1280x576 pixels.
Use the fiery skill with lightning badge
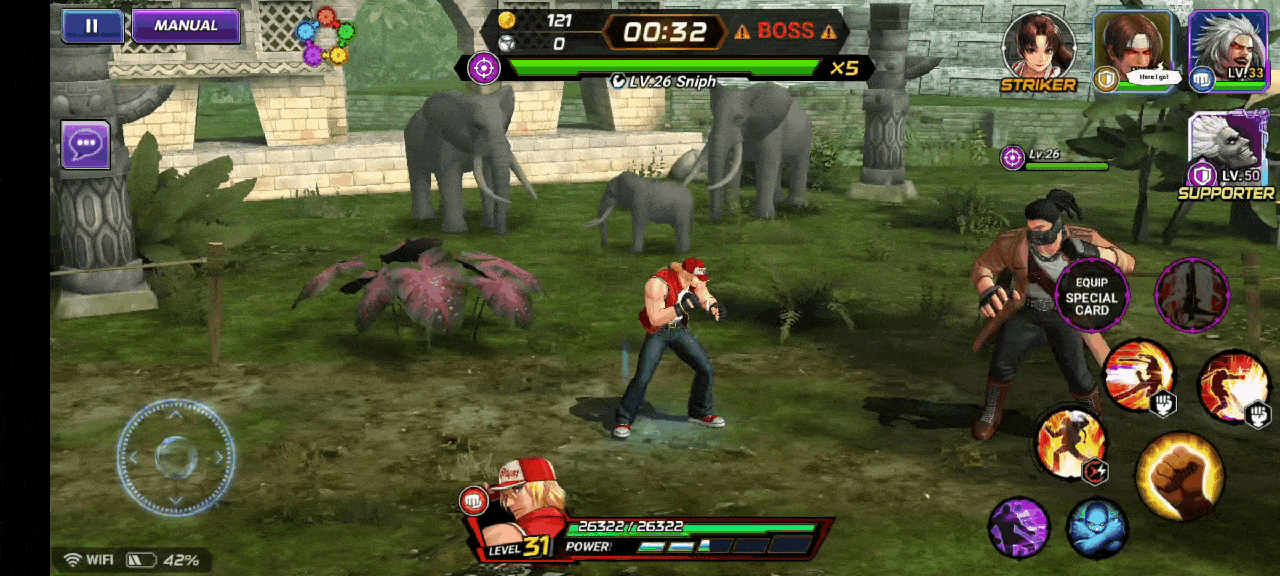click(1071, 443)
